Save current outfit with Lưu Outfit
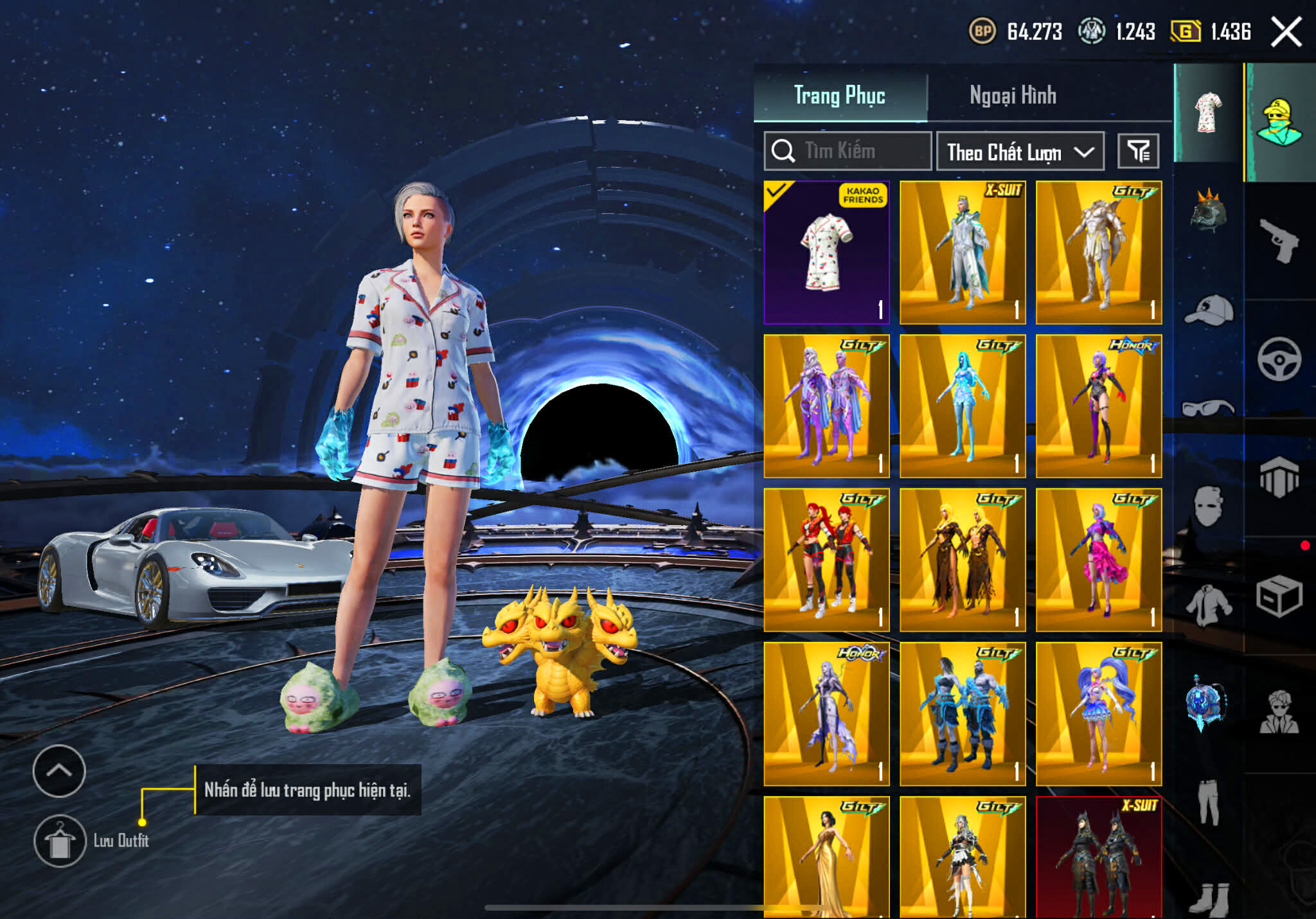1316x919 pixels. click(60, 841)
